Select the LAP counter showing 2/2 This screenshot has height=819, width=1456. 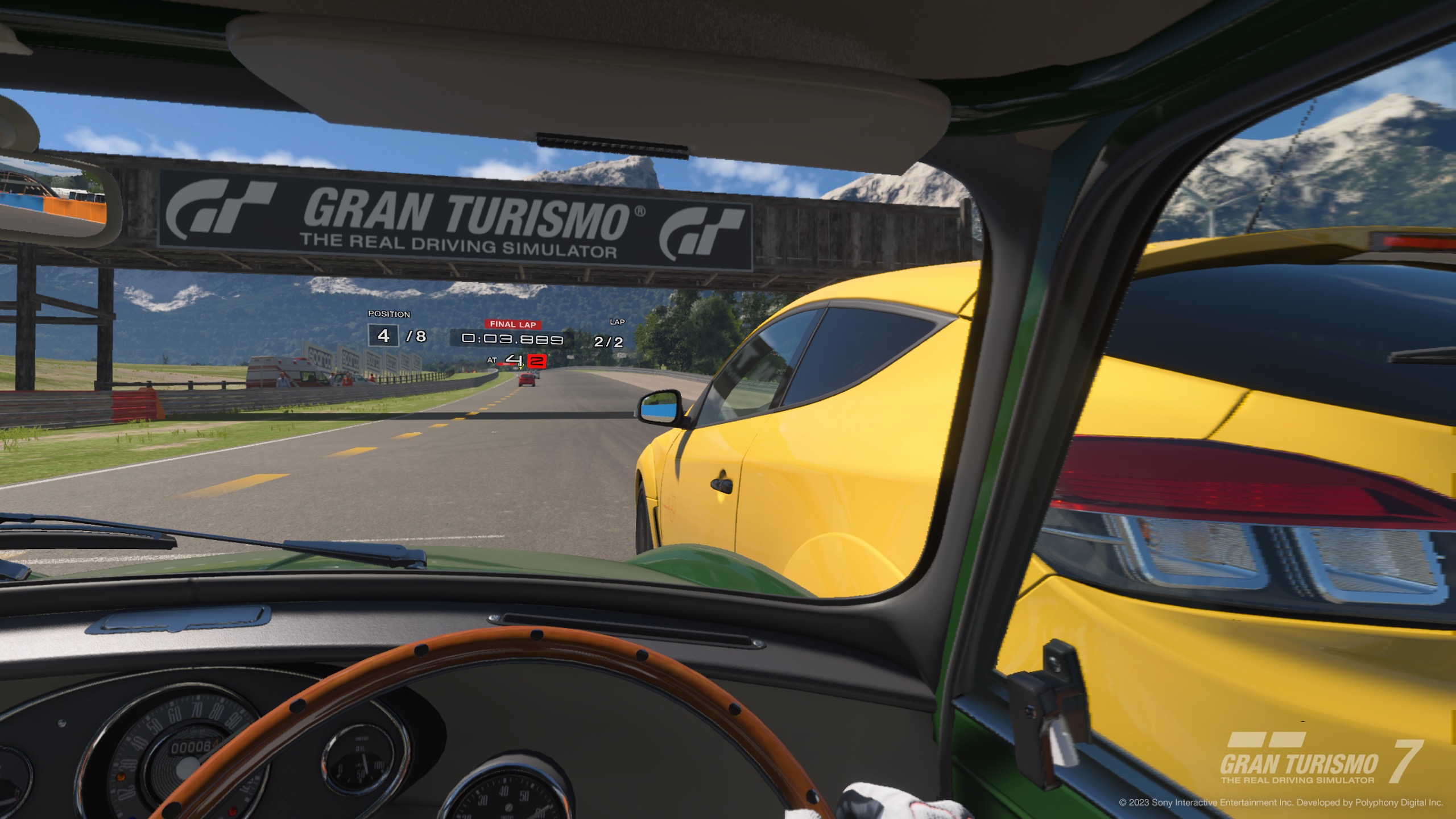point(608,342)
